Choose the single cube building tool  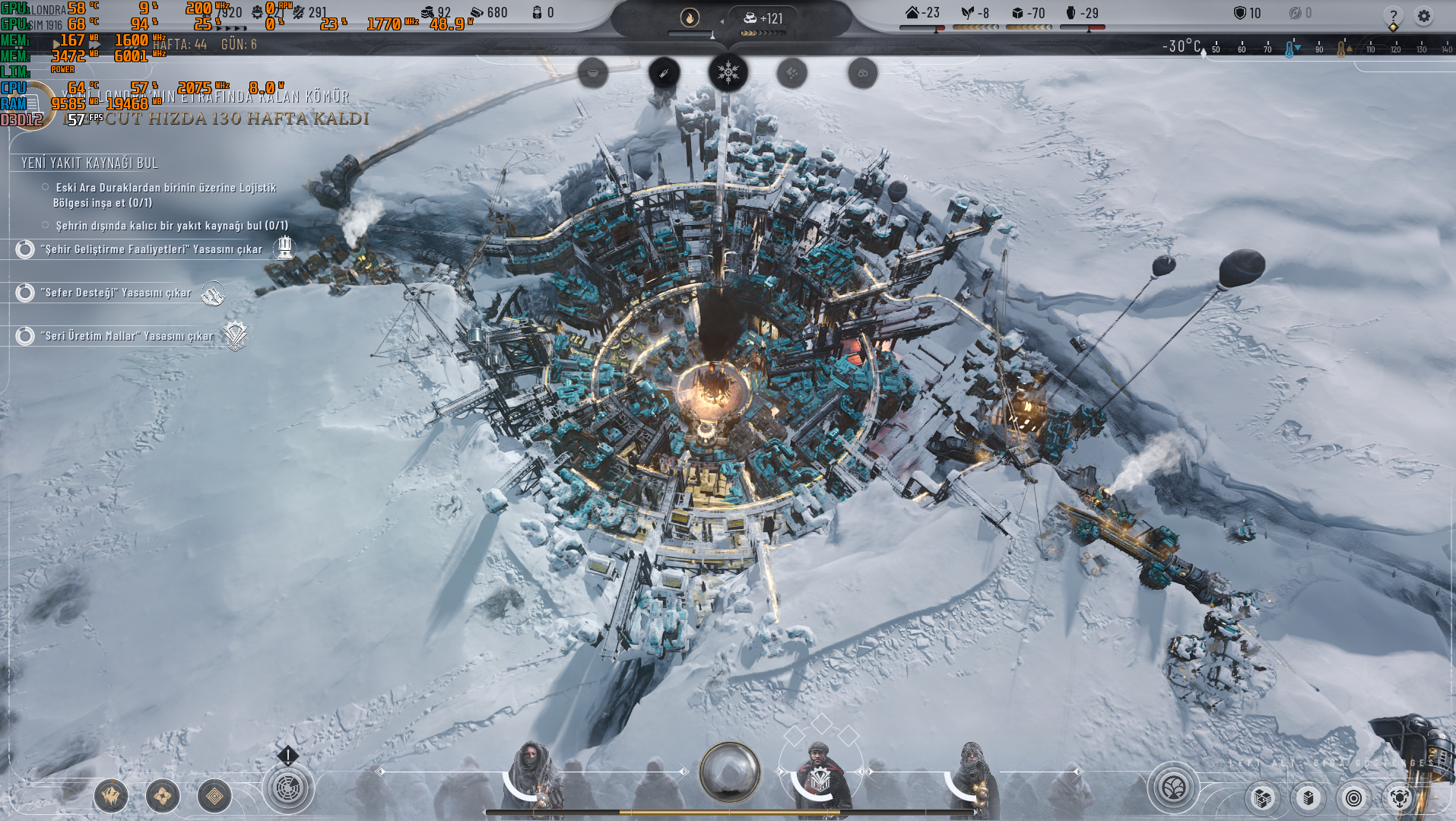click(1308, 798)
